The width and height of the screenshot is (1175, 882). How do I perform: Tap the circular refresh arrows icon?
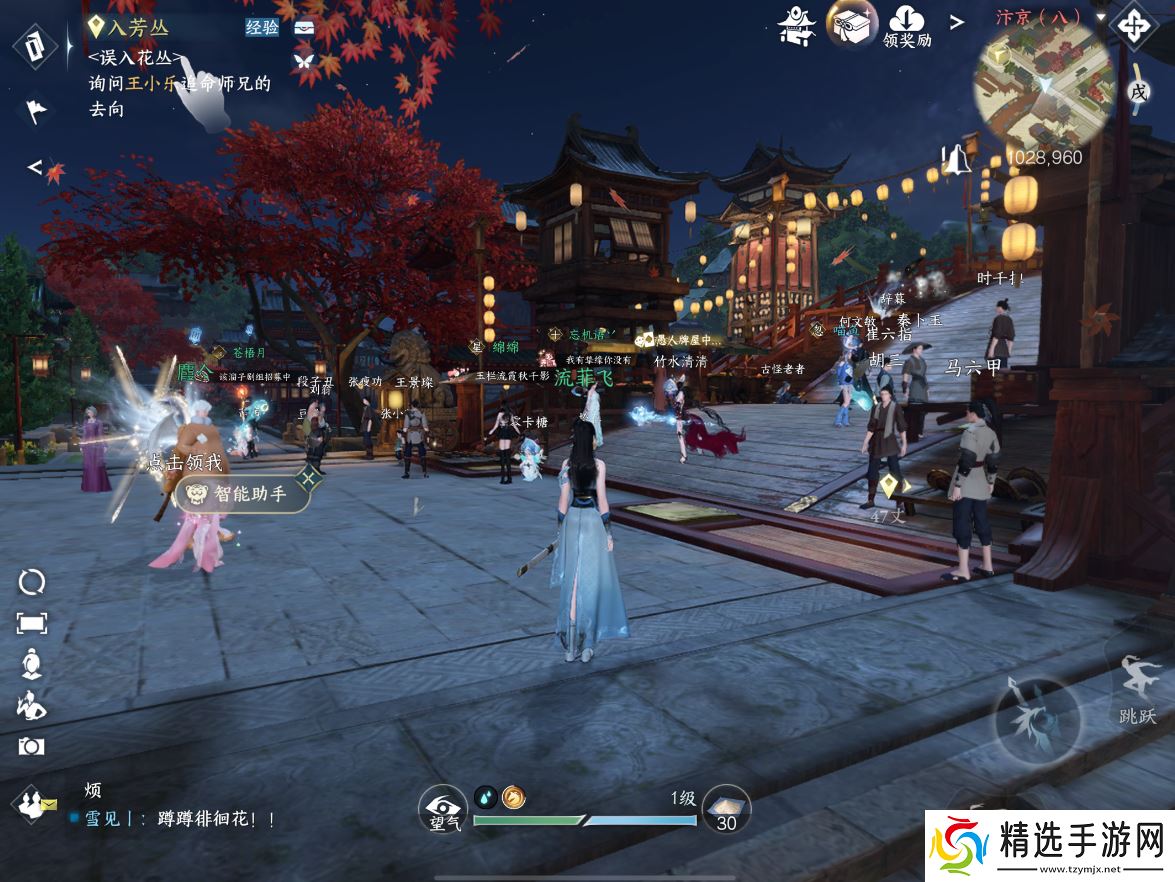(x=32, y=582)
